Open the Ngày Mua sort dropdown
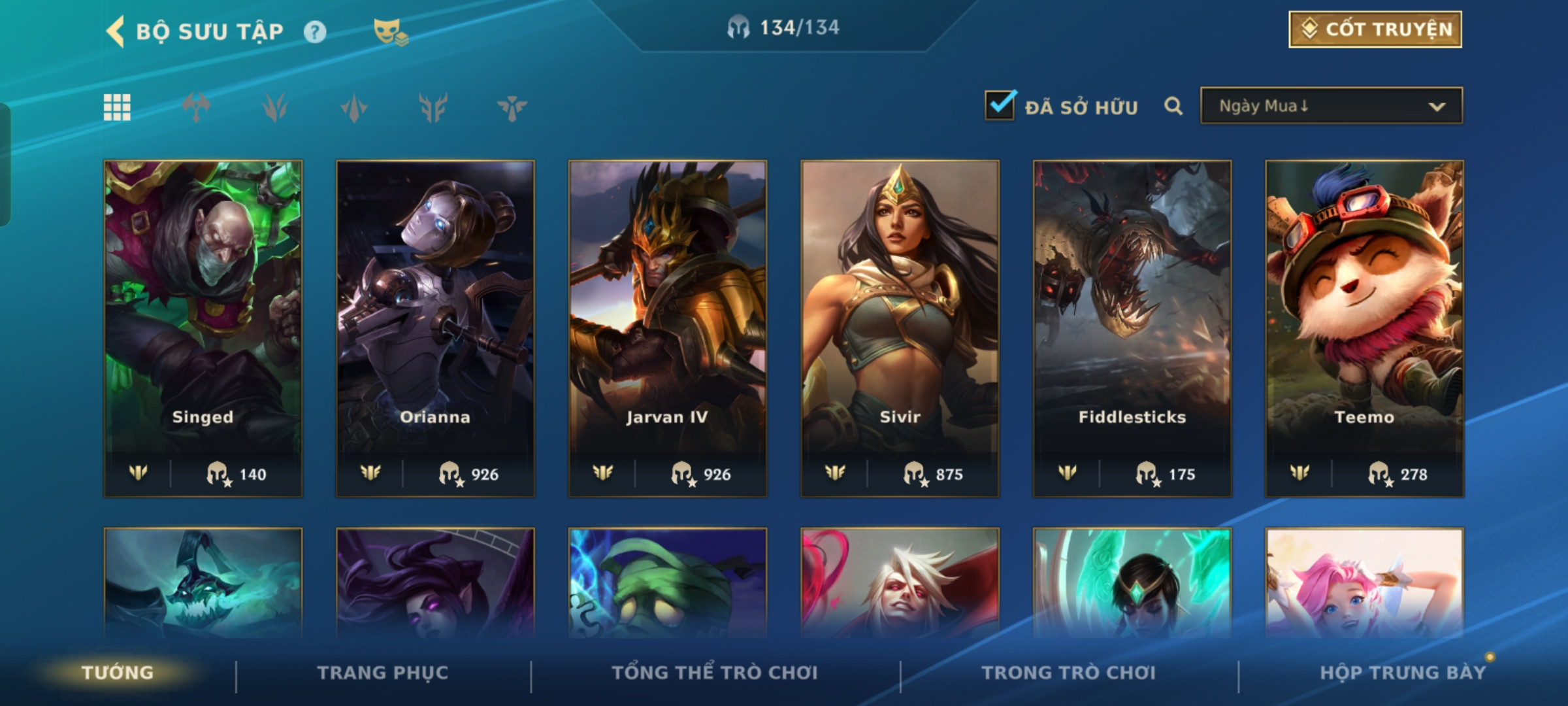Viewport: 1568px width, 706px height. tap(1331, 106)
